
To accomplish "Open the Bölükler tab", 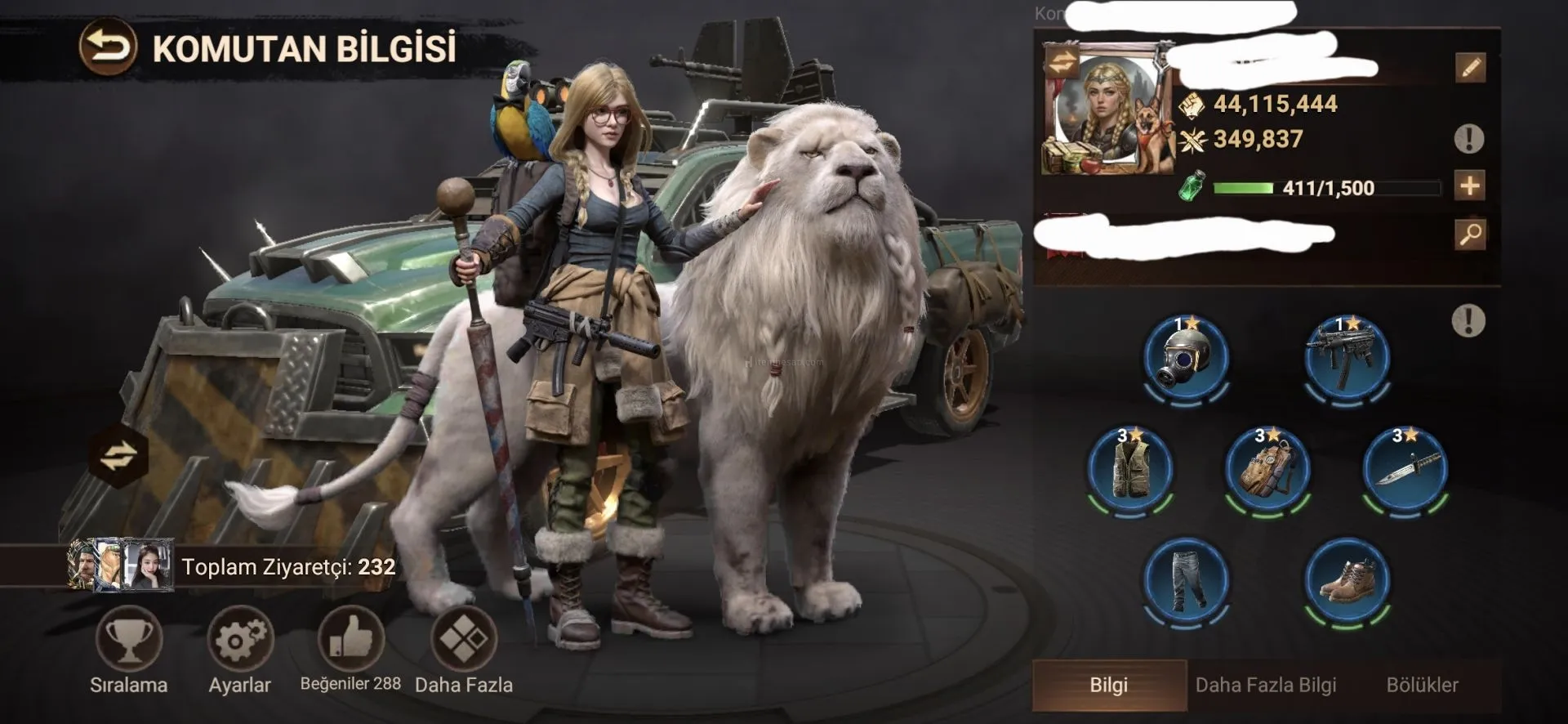I will point(1422,685).
